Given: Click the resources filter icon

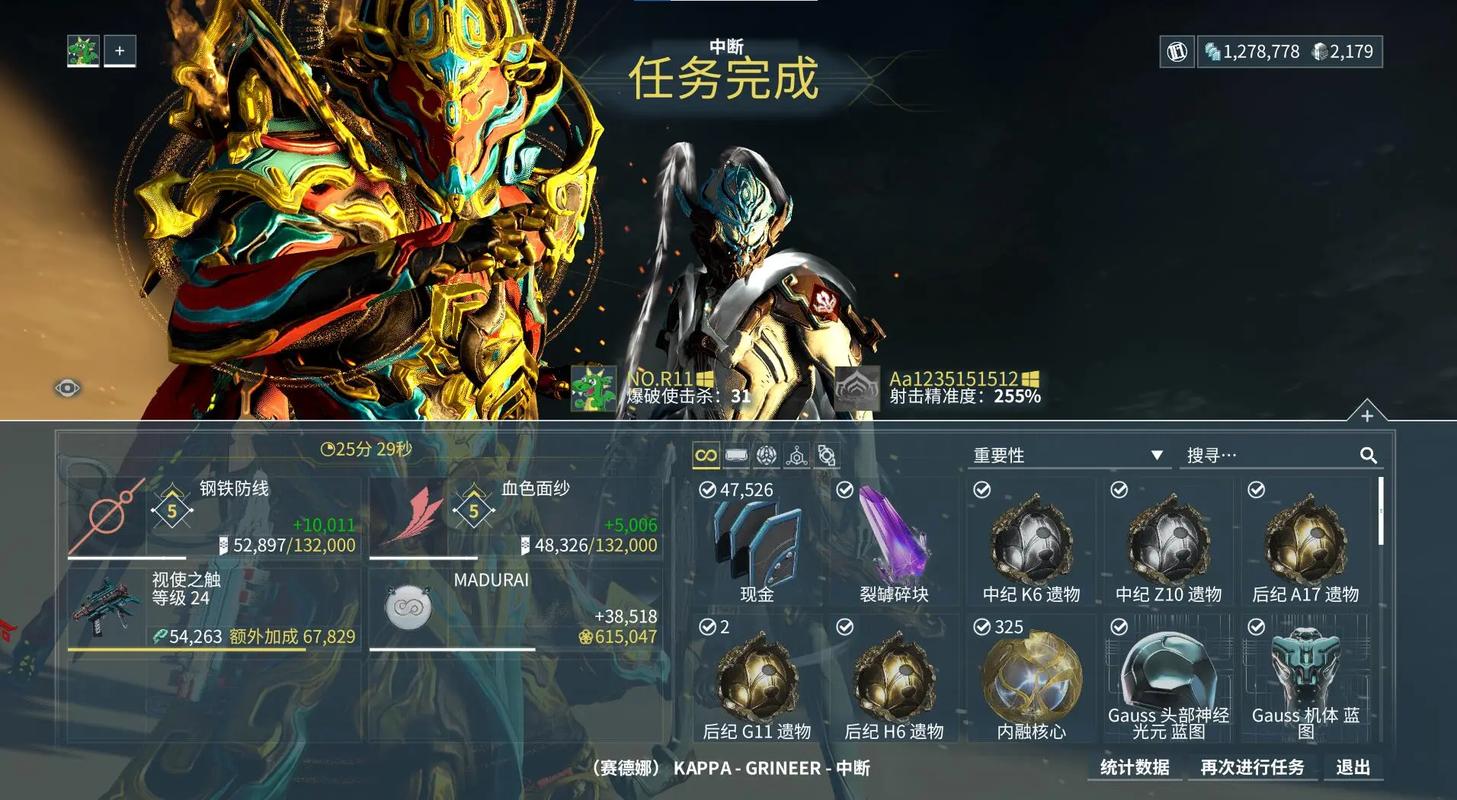Looking at the screenshot, I should click(796, 454).
